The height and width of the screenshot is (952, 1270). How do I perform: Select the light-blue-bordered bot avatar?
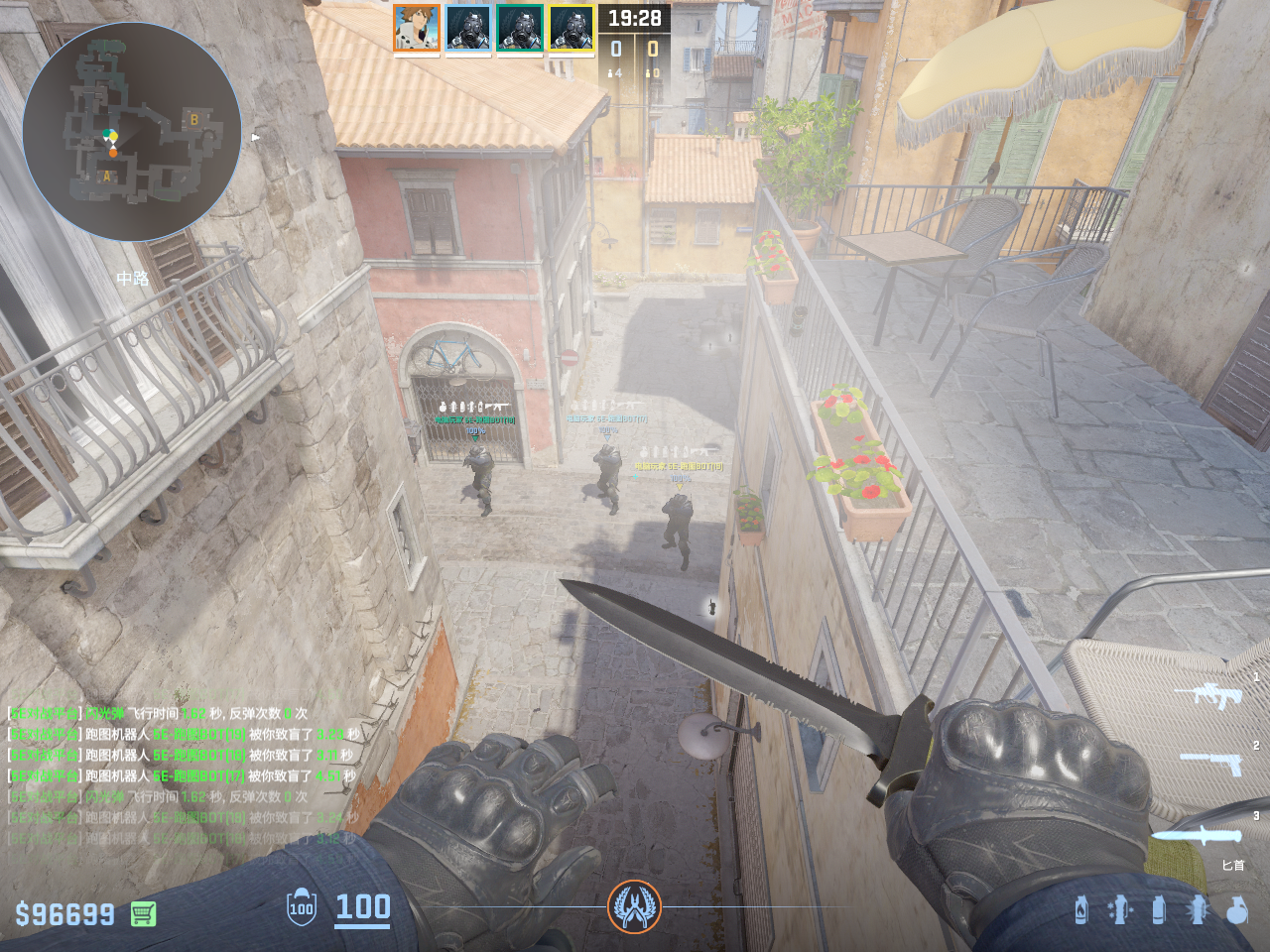pos(467,28)
